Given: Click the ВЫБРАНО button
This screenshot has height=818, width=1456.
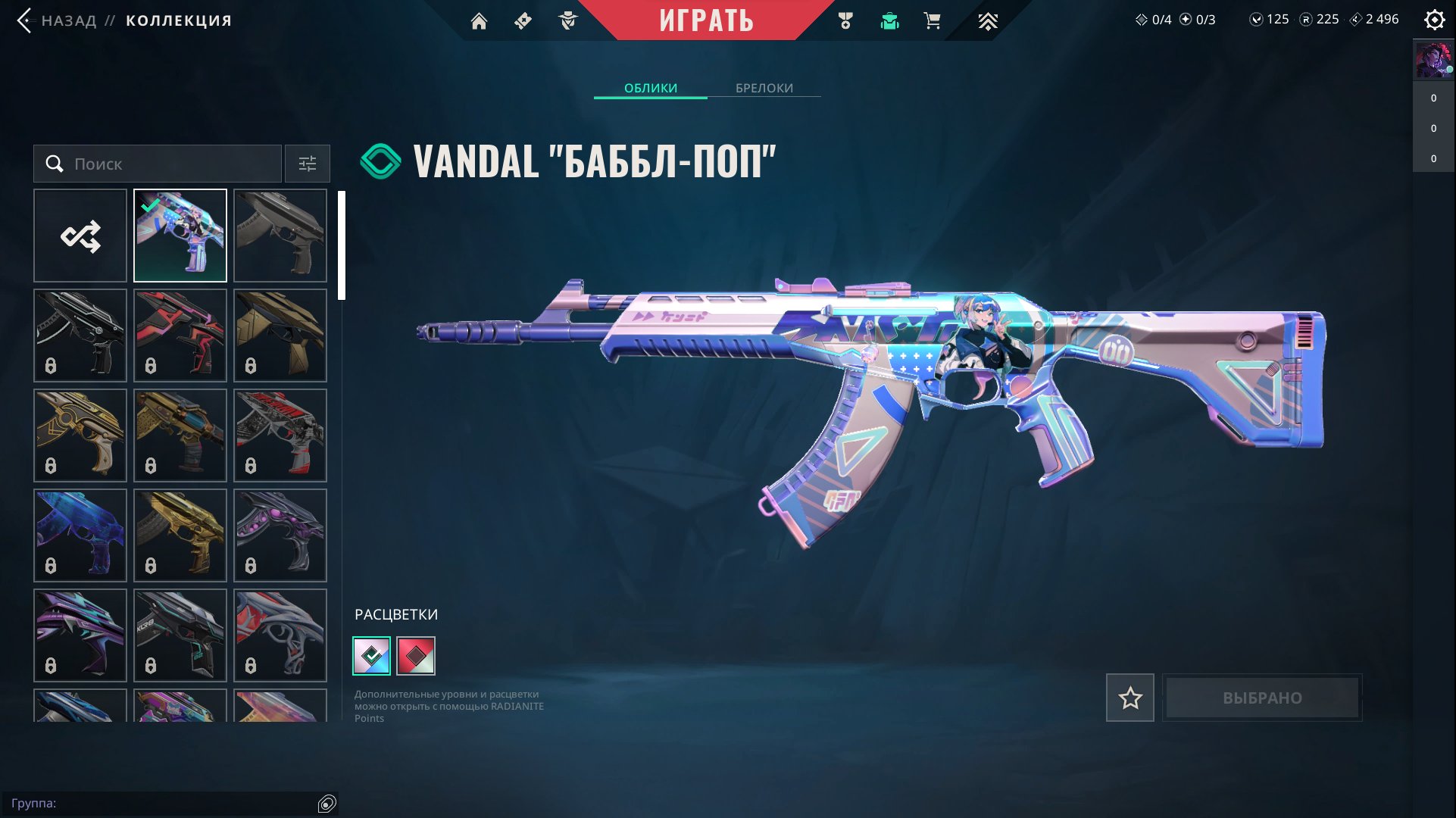Looking at the screenshot, I should [x=1262, y=698].
